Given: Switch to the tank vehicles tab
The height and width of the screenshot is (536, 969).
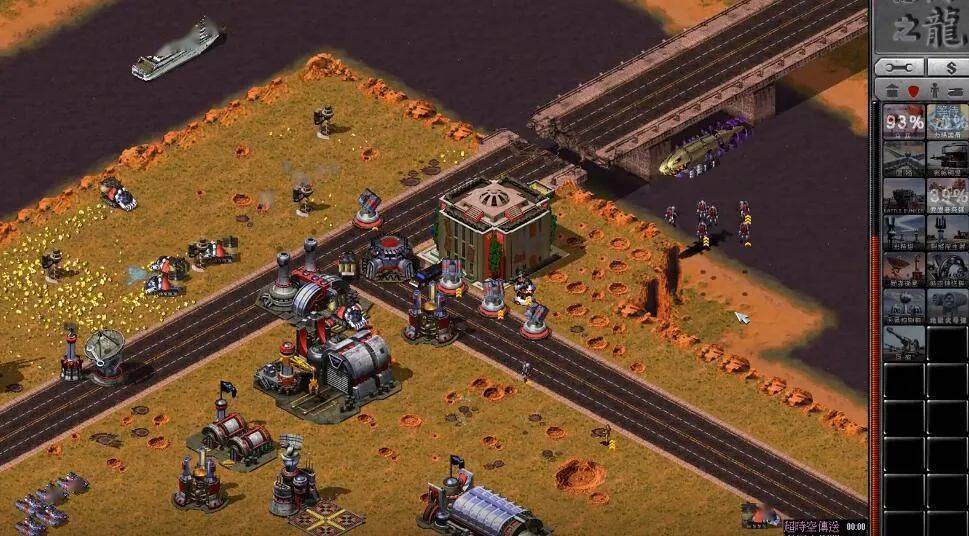Looking at the screenshot, I should [957, 91].
